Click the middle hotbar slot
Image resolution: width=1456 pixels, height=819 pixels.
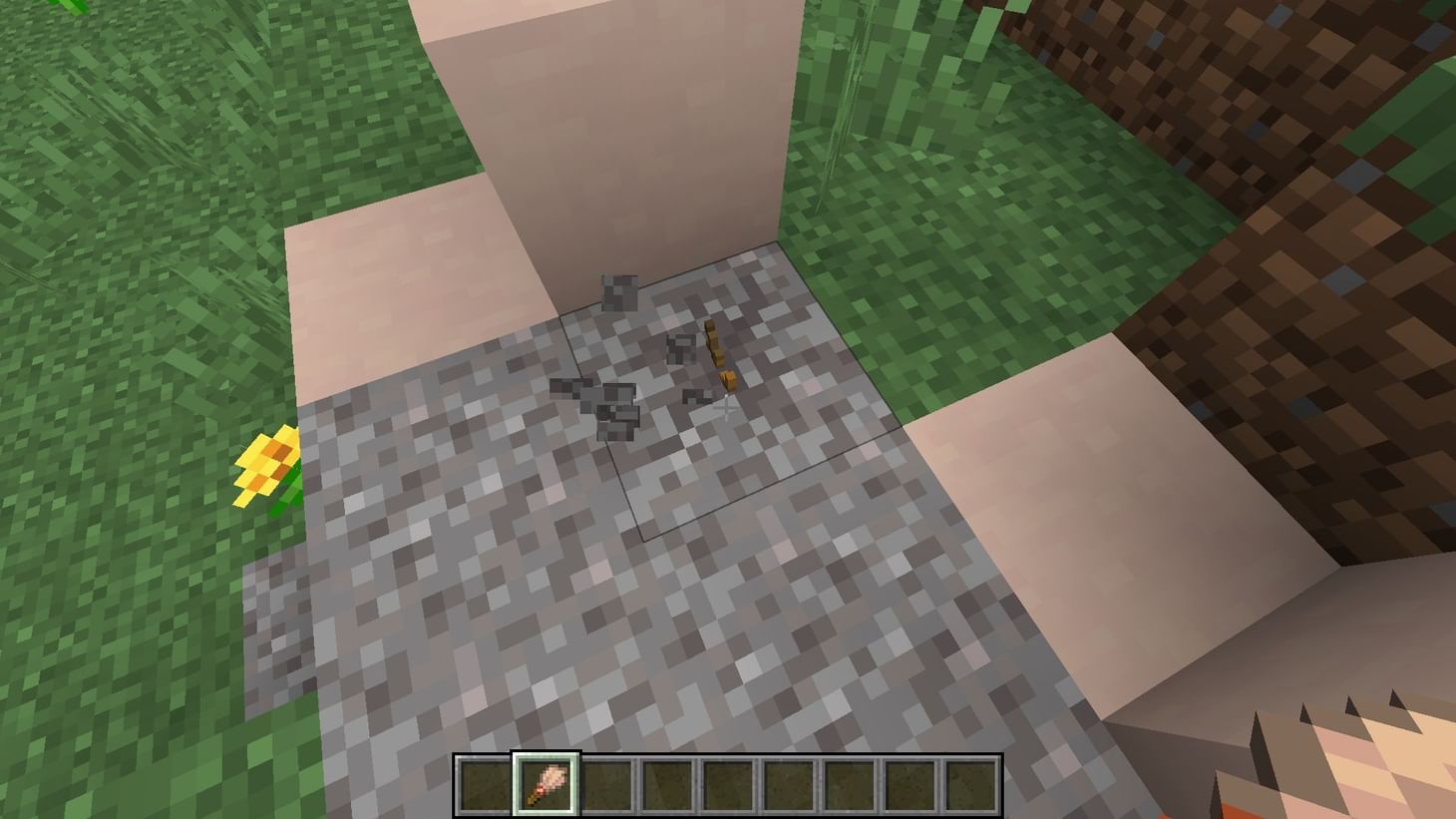pyautogui.click(x=727, y=783)
